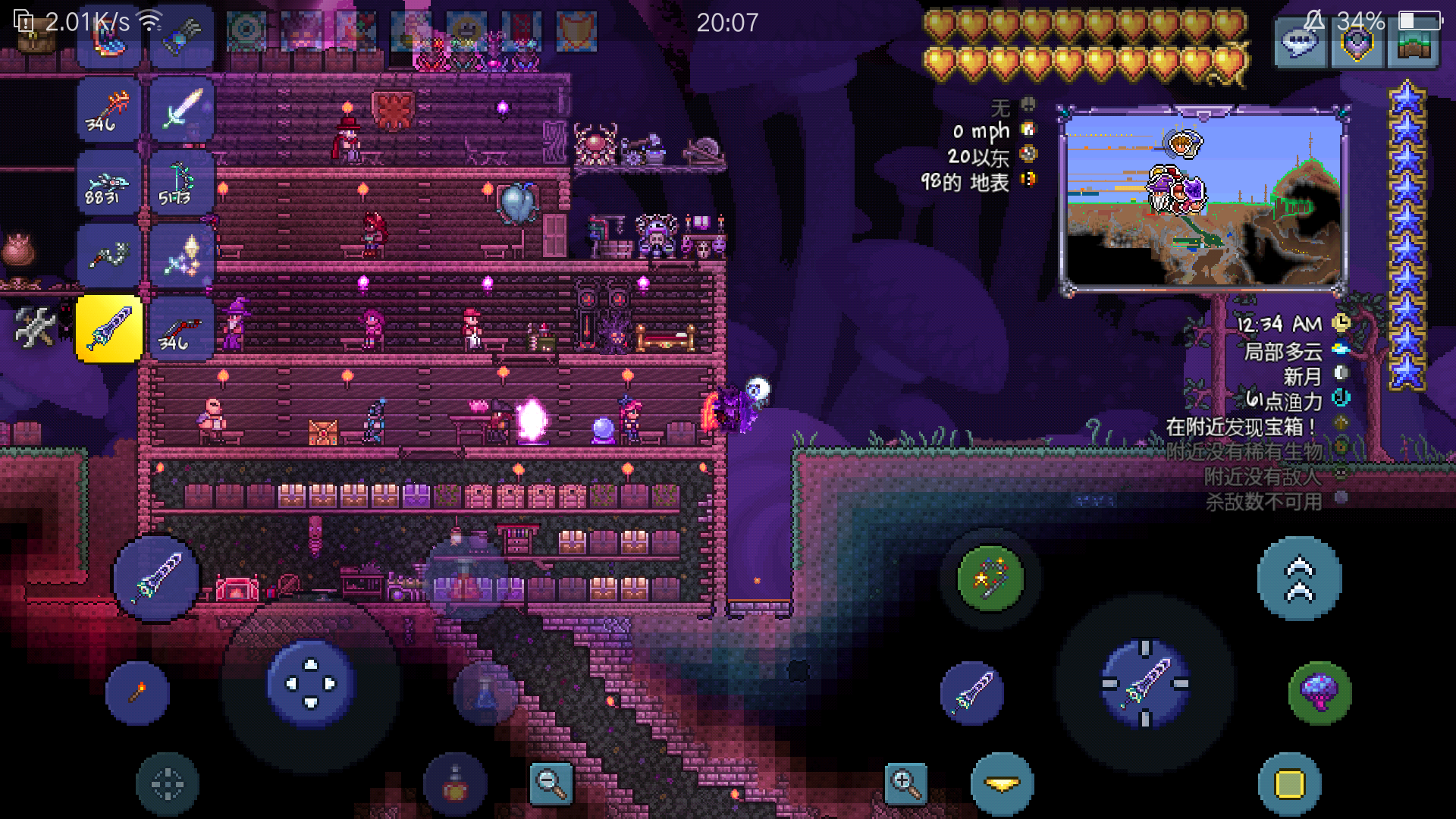The width and height of the screenshot is (1456, 819).
Task: Select the grey chain whip slot
Action: point(109,256)
